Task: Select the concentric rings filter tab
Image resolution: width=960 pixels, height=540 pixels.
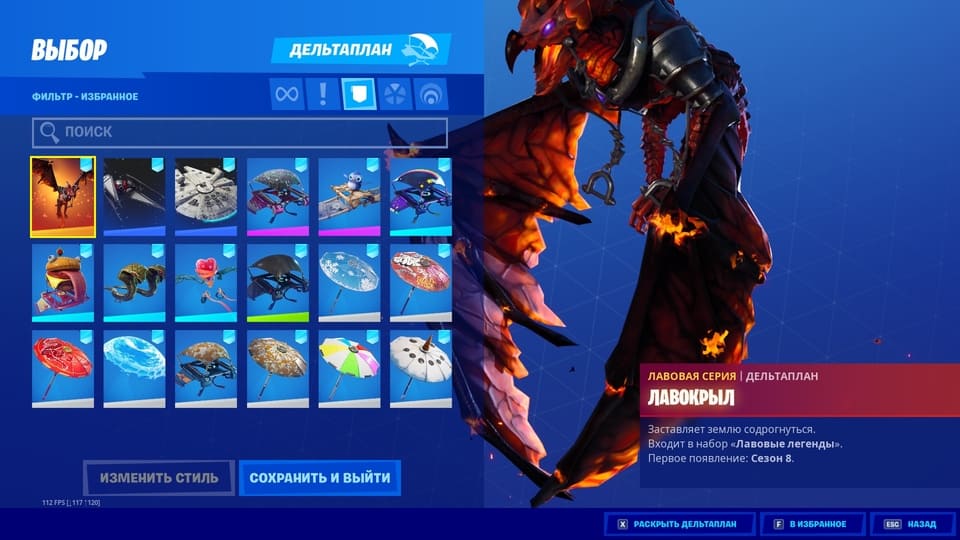Action: pyautogui.click(x=431, y=94)
